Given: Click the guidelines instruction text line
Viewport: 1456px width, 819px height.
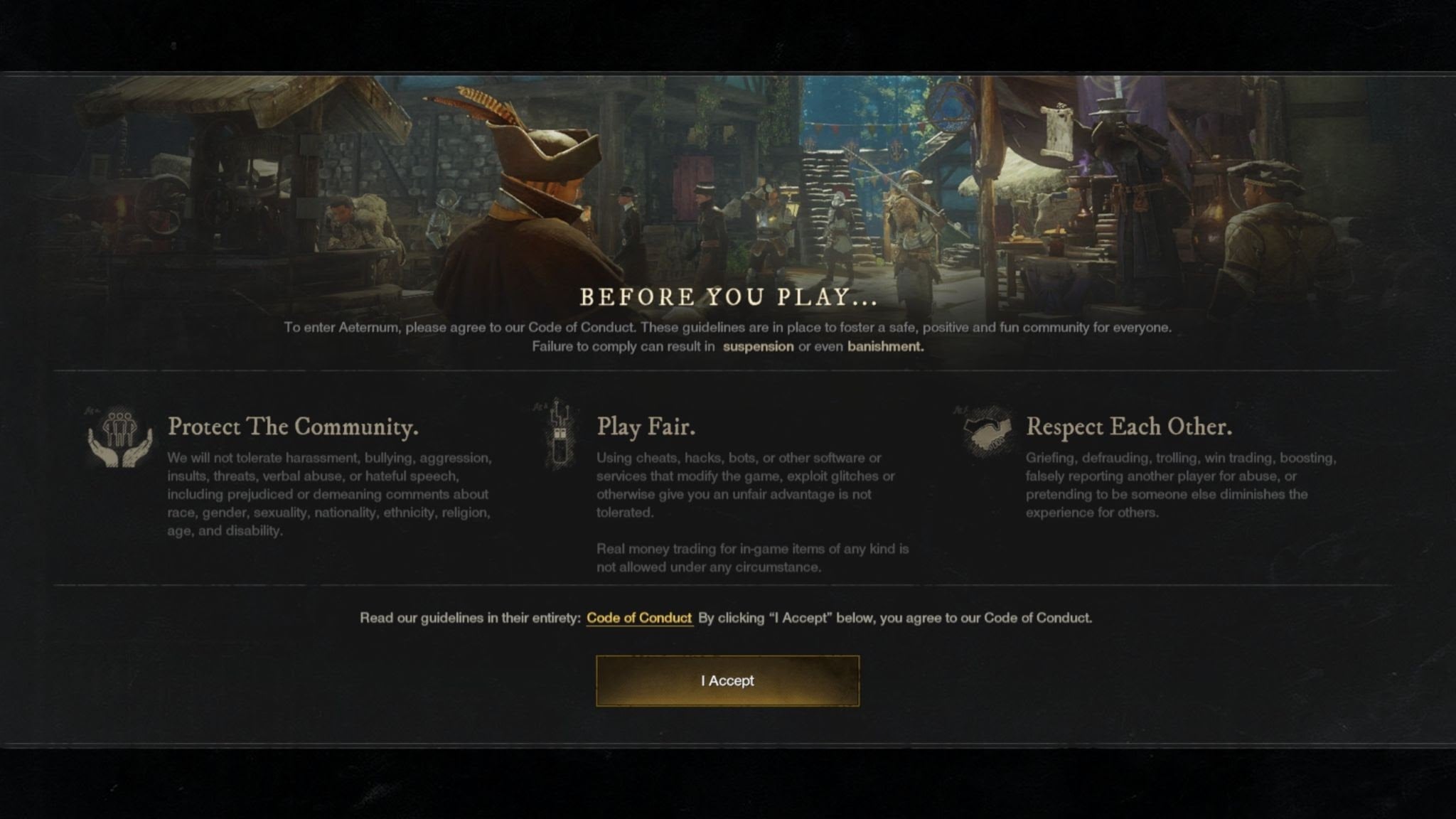Looking at the screenshot, I should (x=728, y=618).
